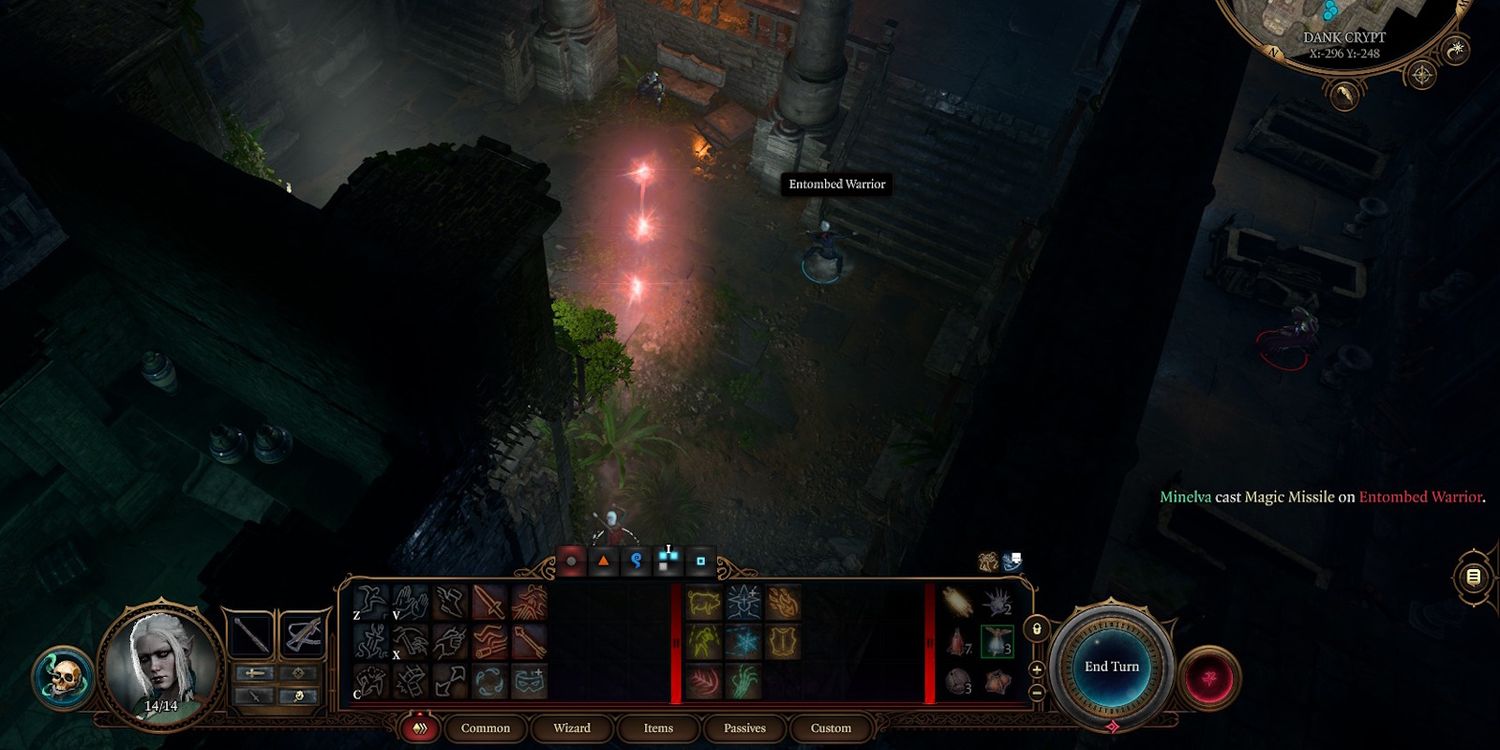
Task: Open the Dank Crypt minimap
Action: point(1338,30)
